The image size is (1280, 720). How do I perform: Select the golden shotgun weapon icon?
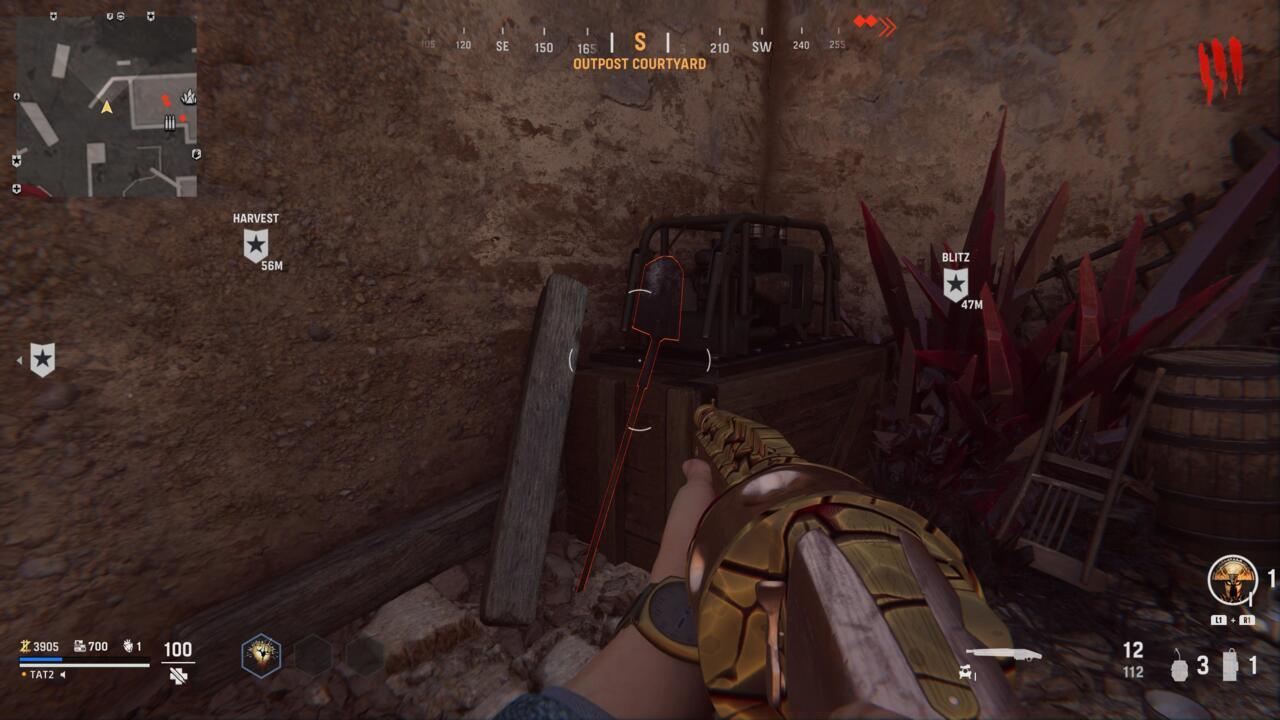point(1004,653)
